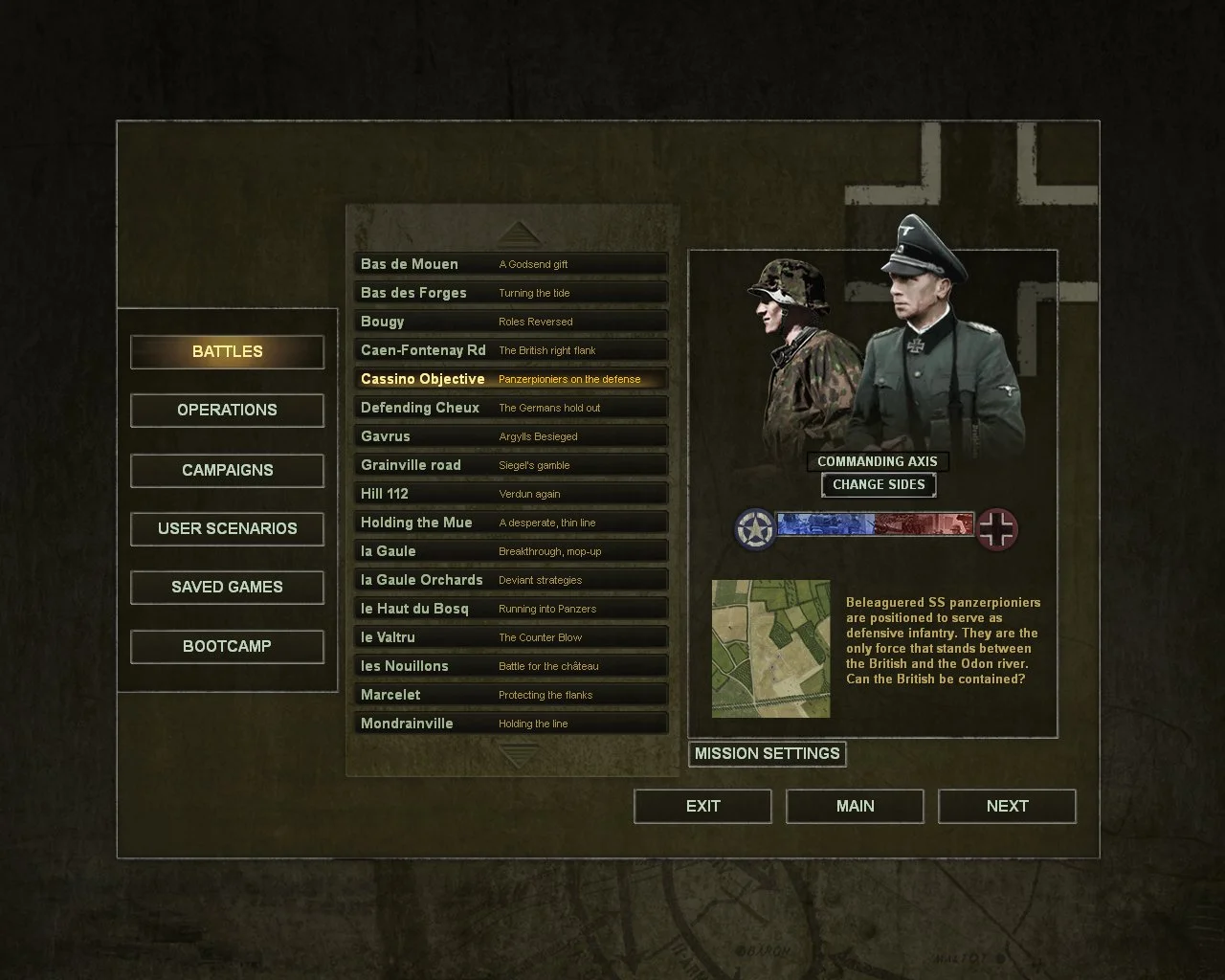Switch to the CAMPAIGNS section
Viewport: 1225px width, 980px height.
(227, 470)
